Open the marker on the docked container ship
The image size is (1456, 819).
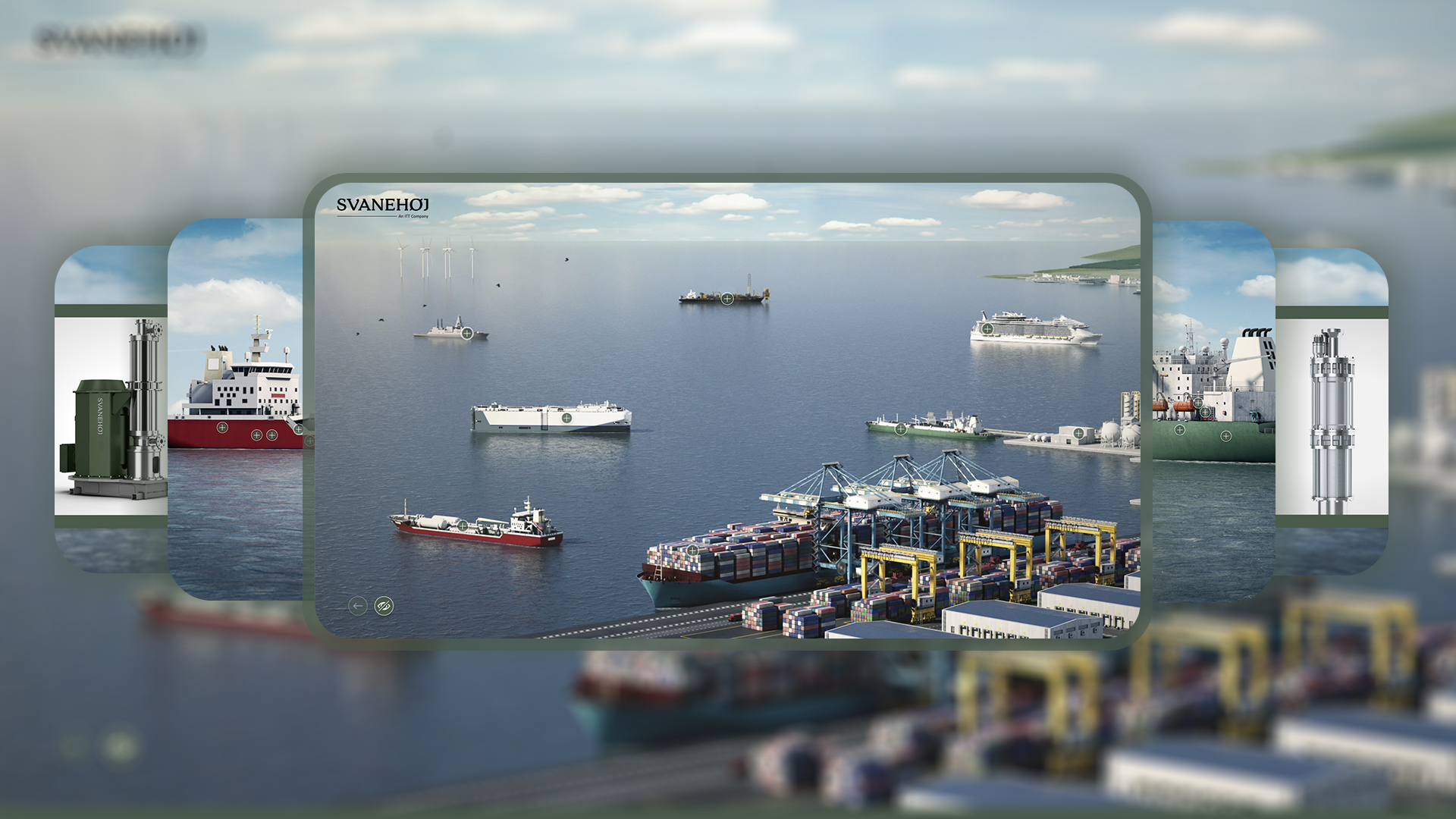[693, 551]
